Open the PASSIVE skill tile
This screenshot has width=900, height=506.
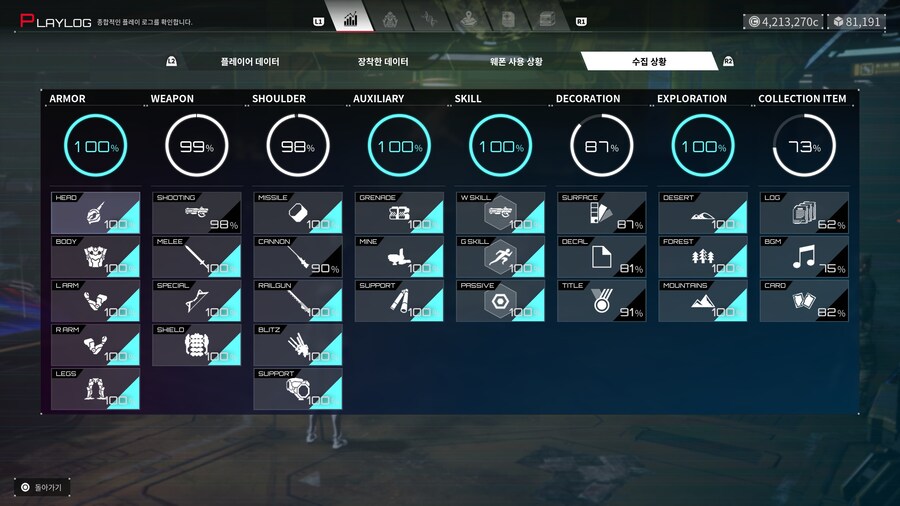[500, 301]
